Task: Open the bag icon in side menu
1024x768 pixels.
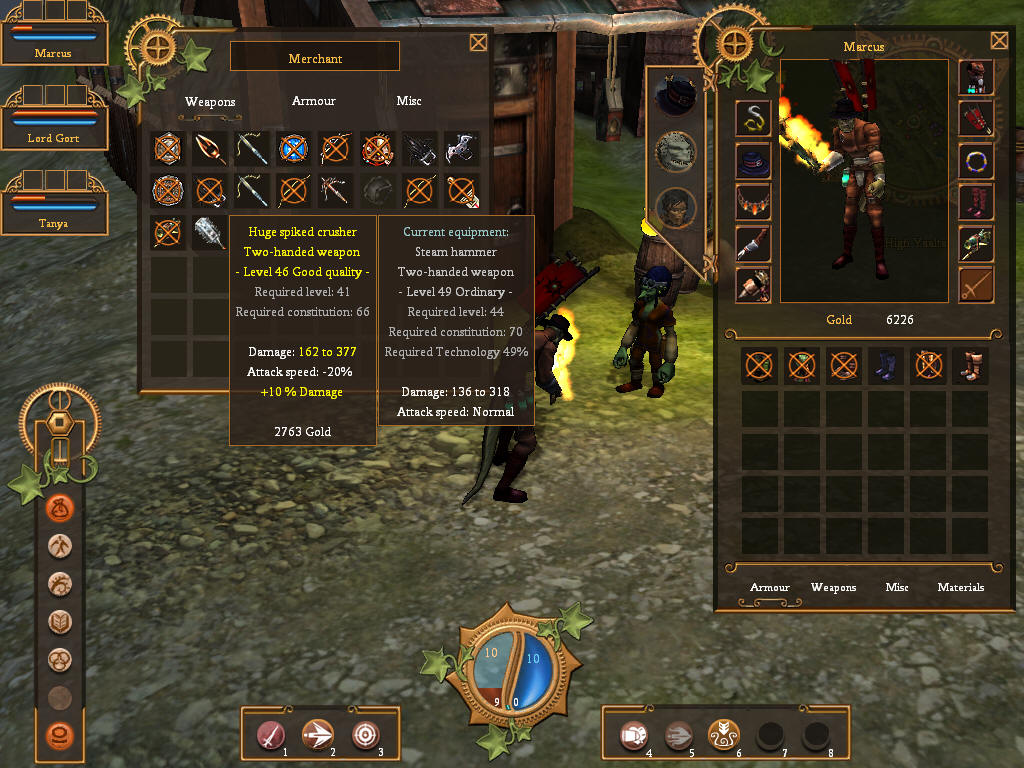Action: [x=61, y=508]
